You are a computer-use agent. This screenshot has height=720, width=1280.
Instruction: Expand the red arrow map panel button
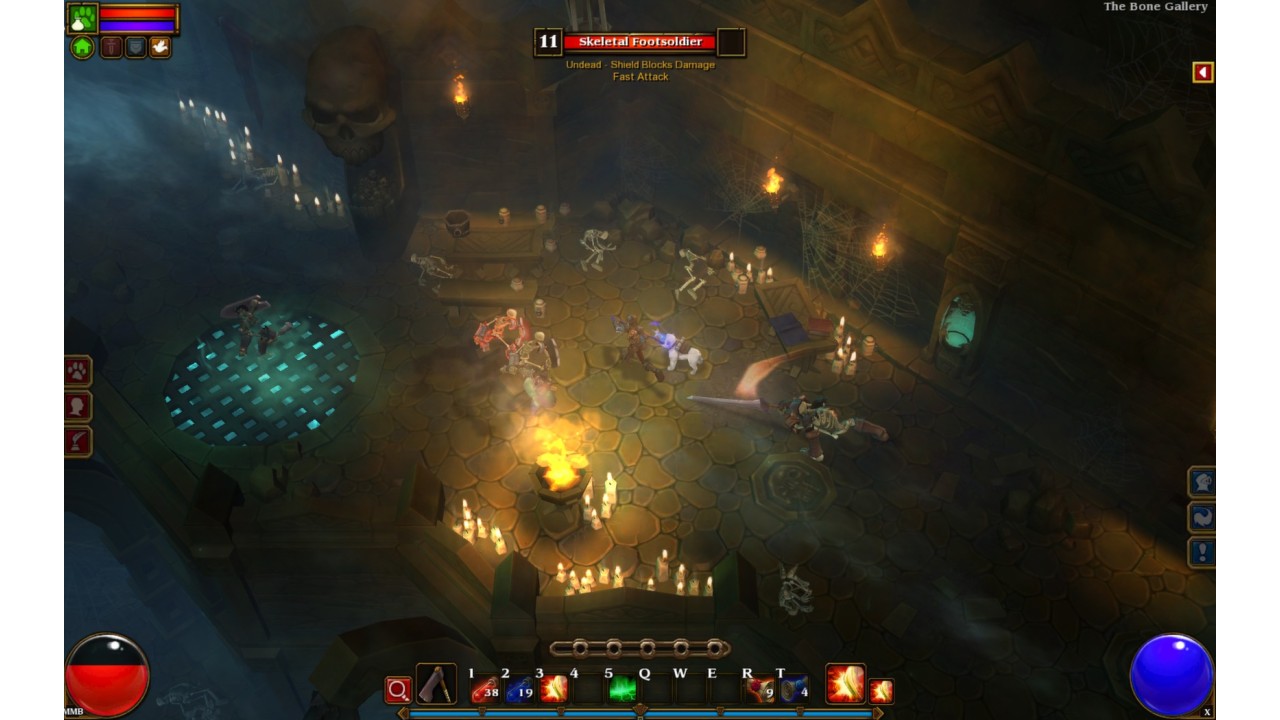pyautogui.click(x=1203, y=72)
